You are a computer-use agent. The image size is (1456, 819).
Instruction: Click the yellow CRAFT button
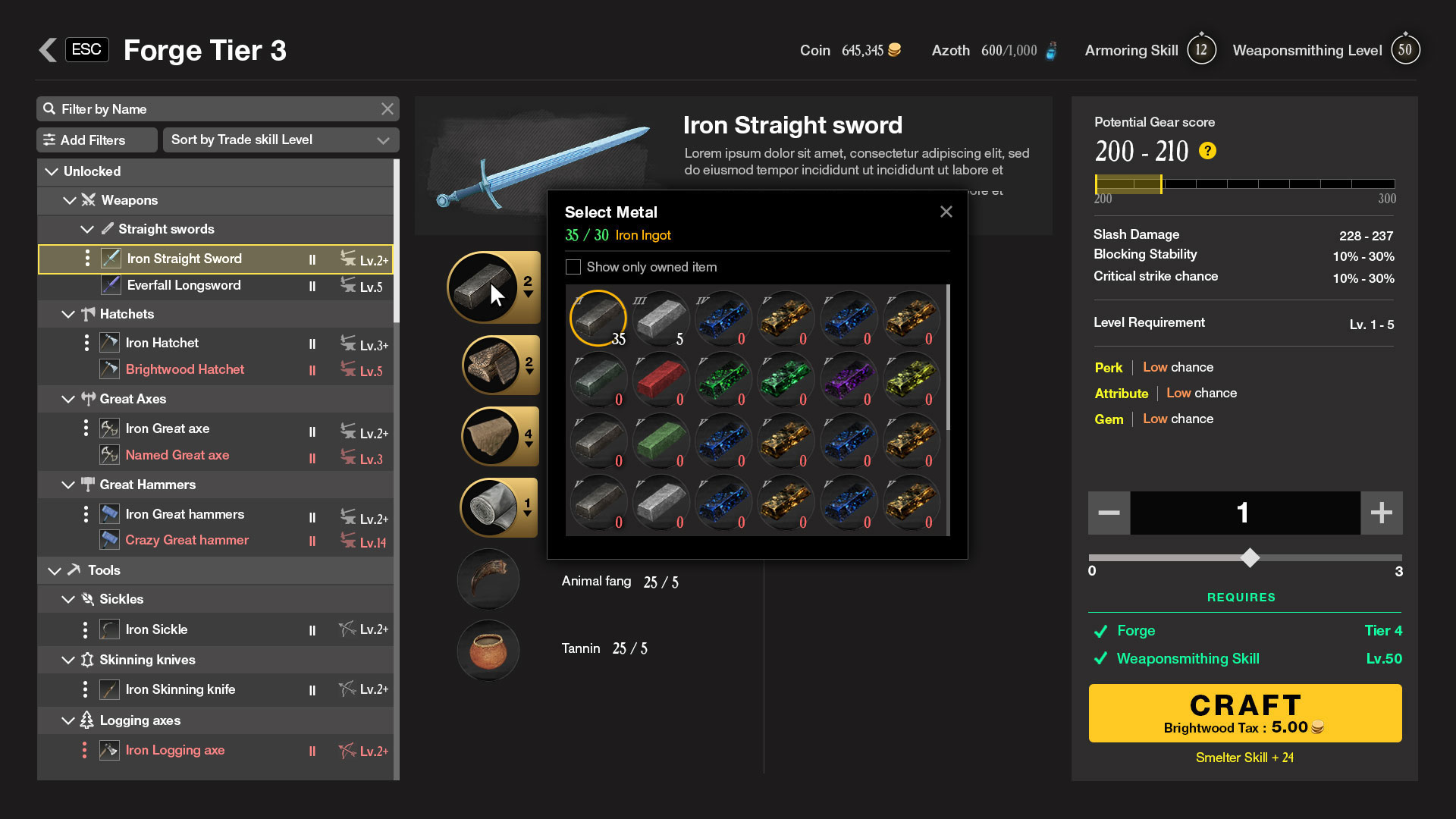click(x=1244, y=713)
